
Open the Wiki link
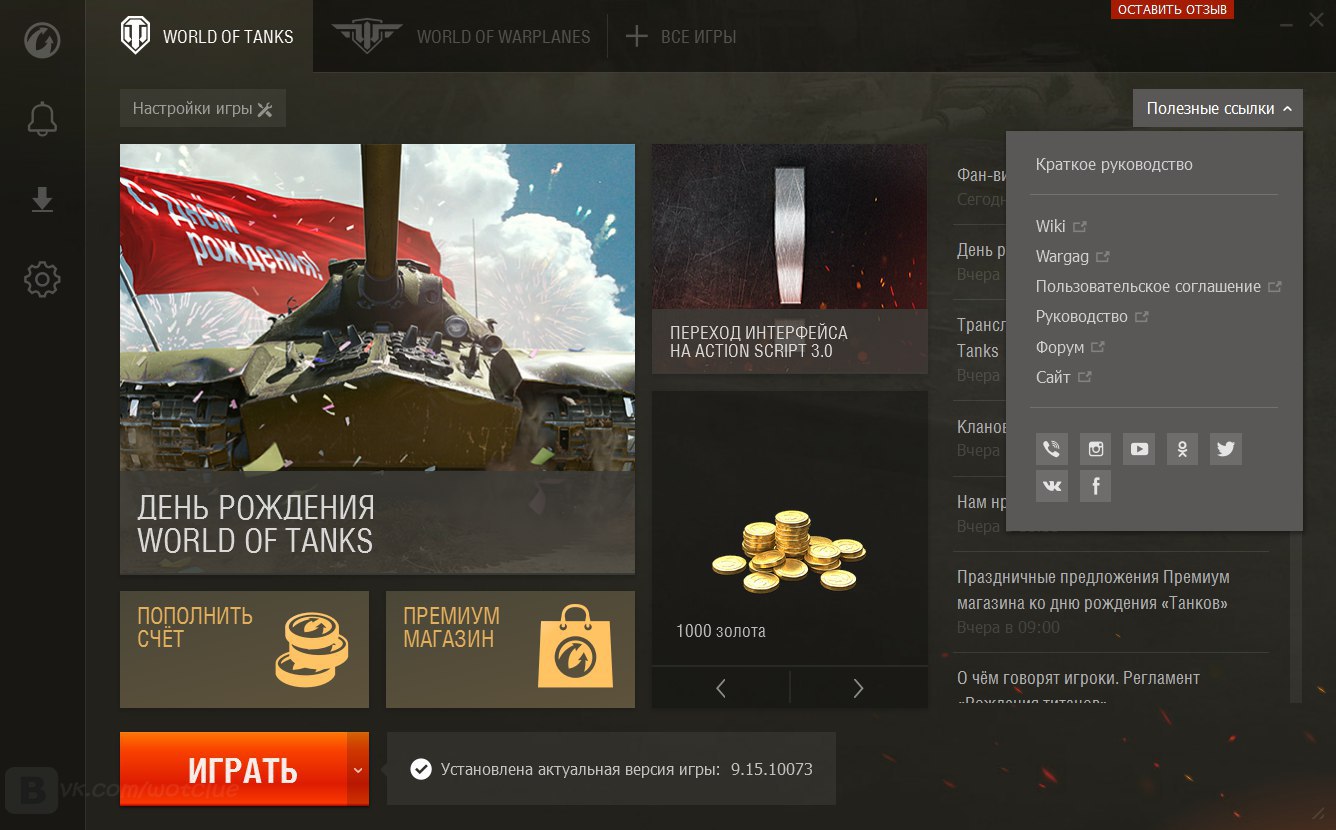click(x=1051, y=226)
